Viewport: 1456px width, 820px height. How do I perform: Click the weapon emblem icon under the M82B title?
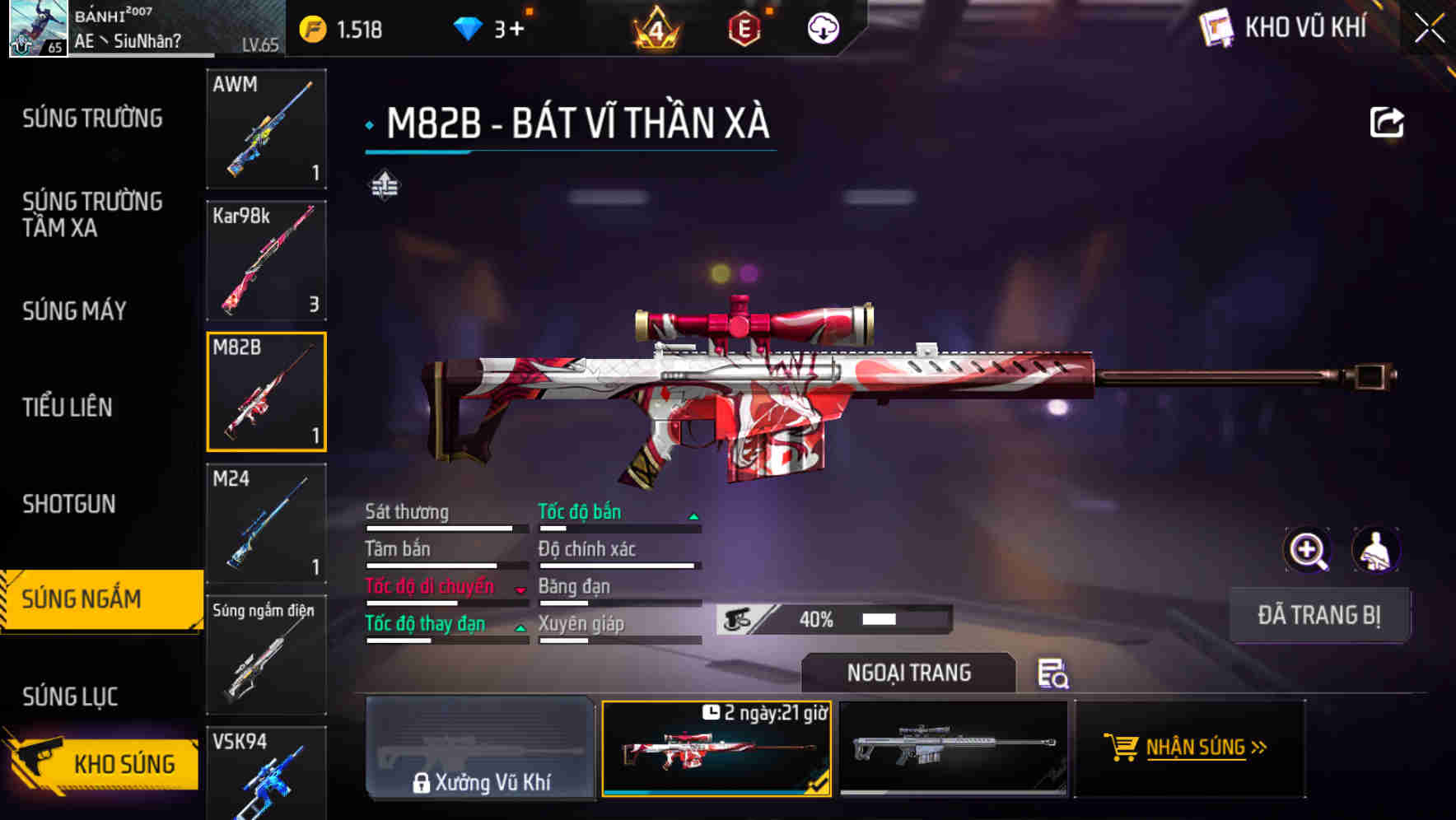point(385,185)
